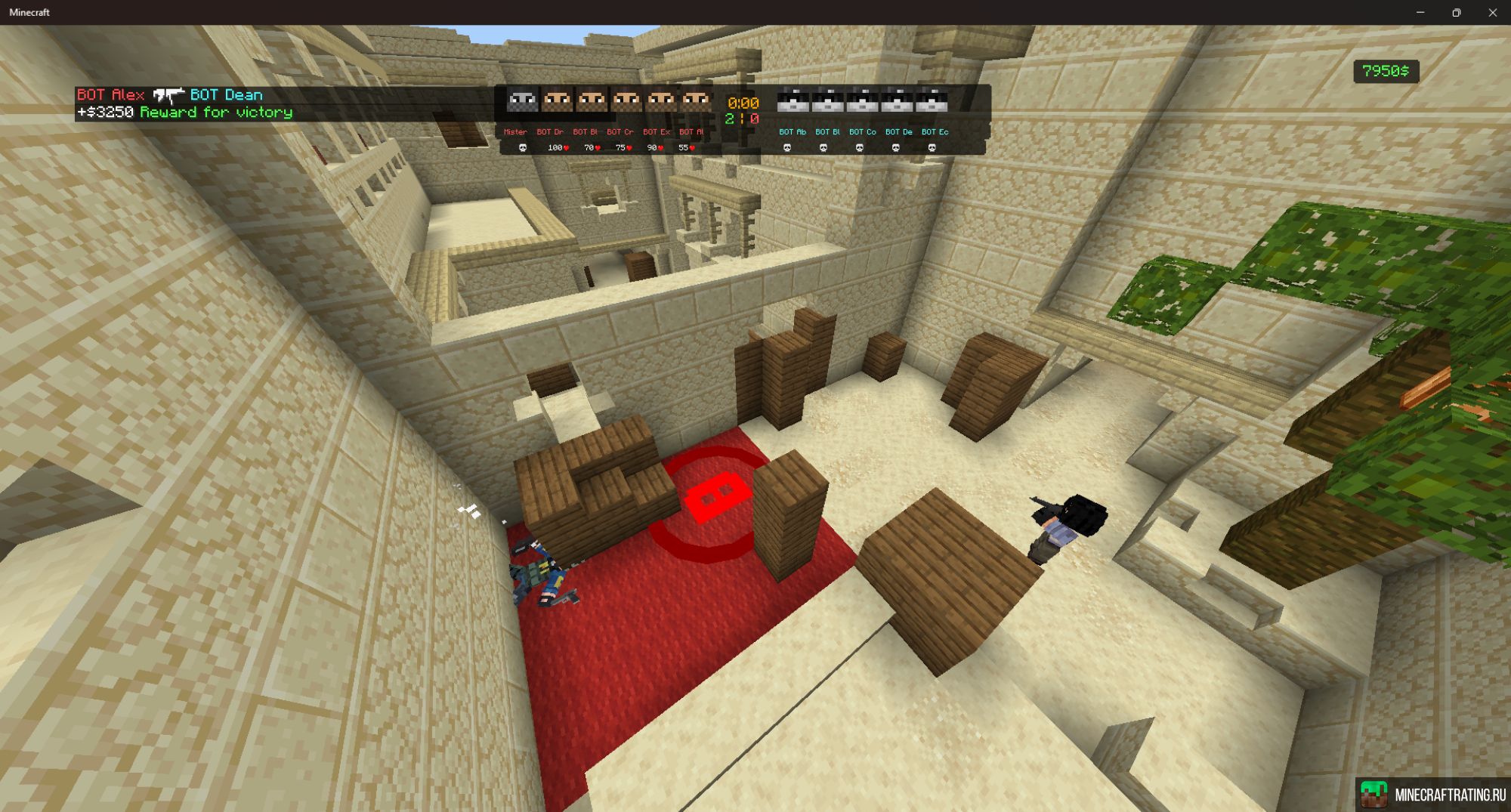This screenshot has width=1511, height=812.
Task: Click the 0:00 round timer
Action: [743, 104]
